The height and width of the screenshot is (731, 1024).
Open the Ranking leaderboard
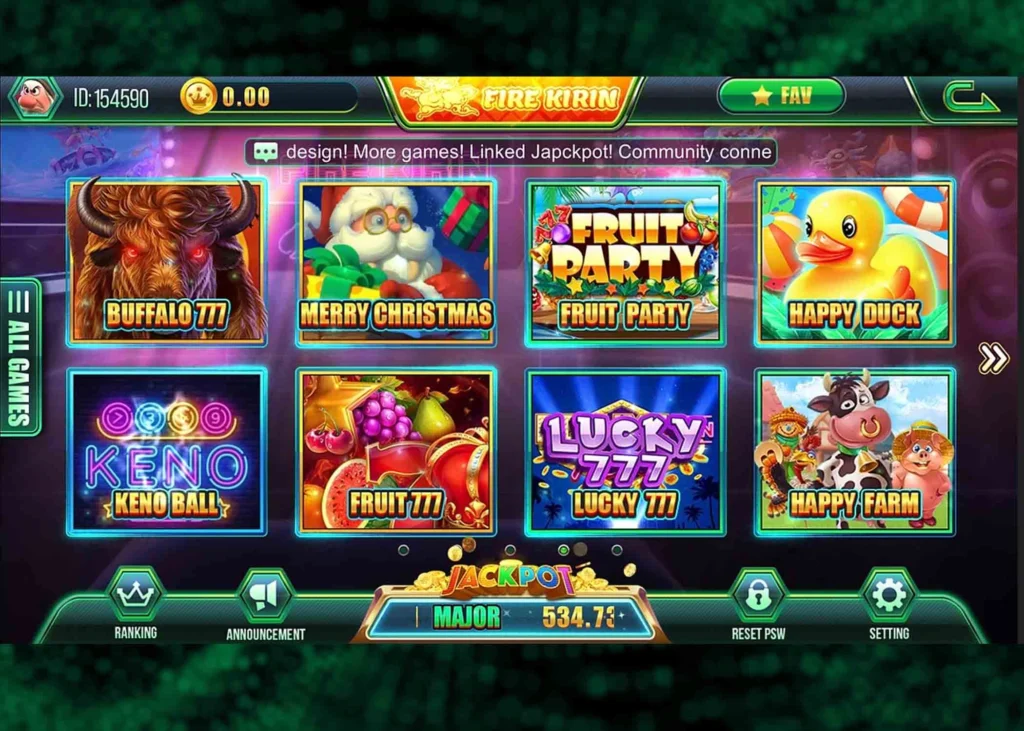[135, 598]
